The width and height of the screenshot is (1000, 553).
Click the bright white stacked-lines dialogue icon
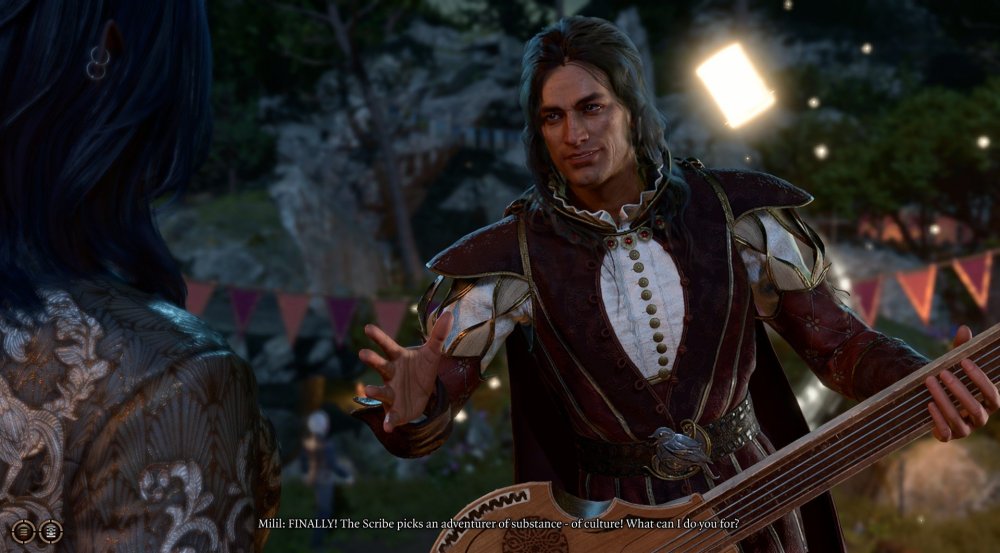click(50, 531)
